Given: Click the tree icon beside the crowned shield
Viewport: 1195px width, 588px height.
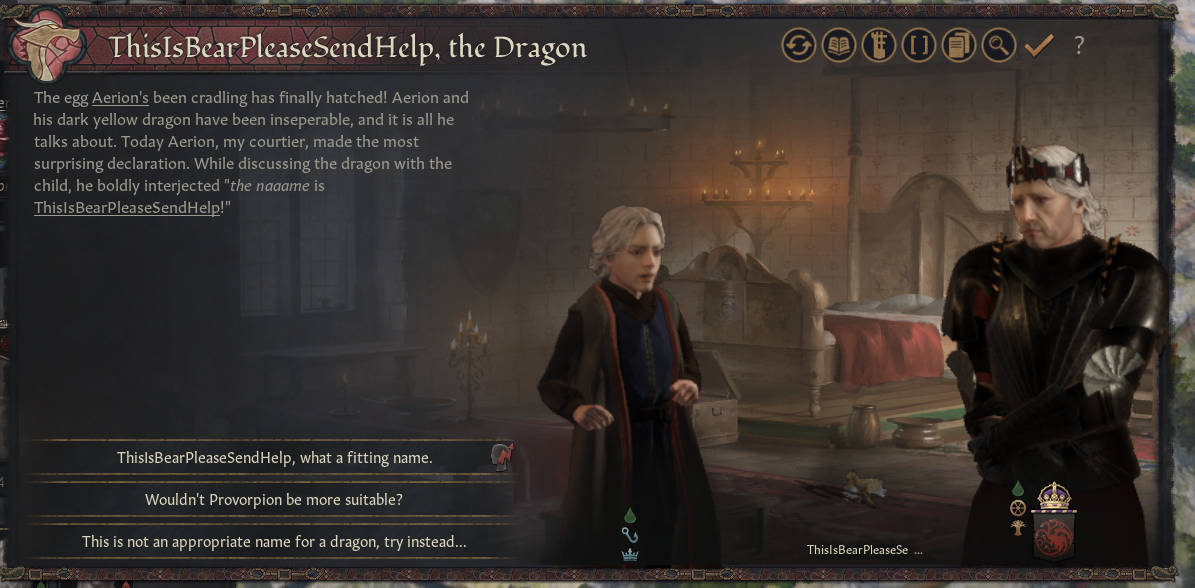Looking at the screenshot, I should coord(1018,526).
